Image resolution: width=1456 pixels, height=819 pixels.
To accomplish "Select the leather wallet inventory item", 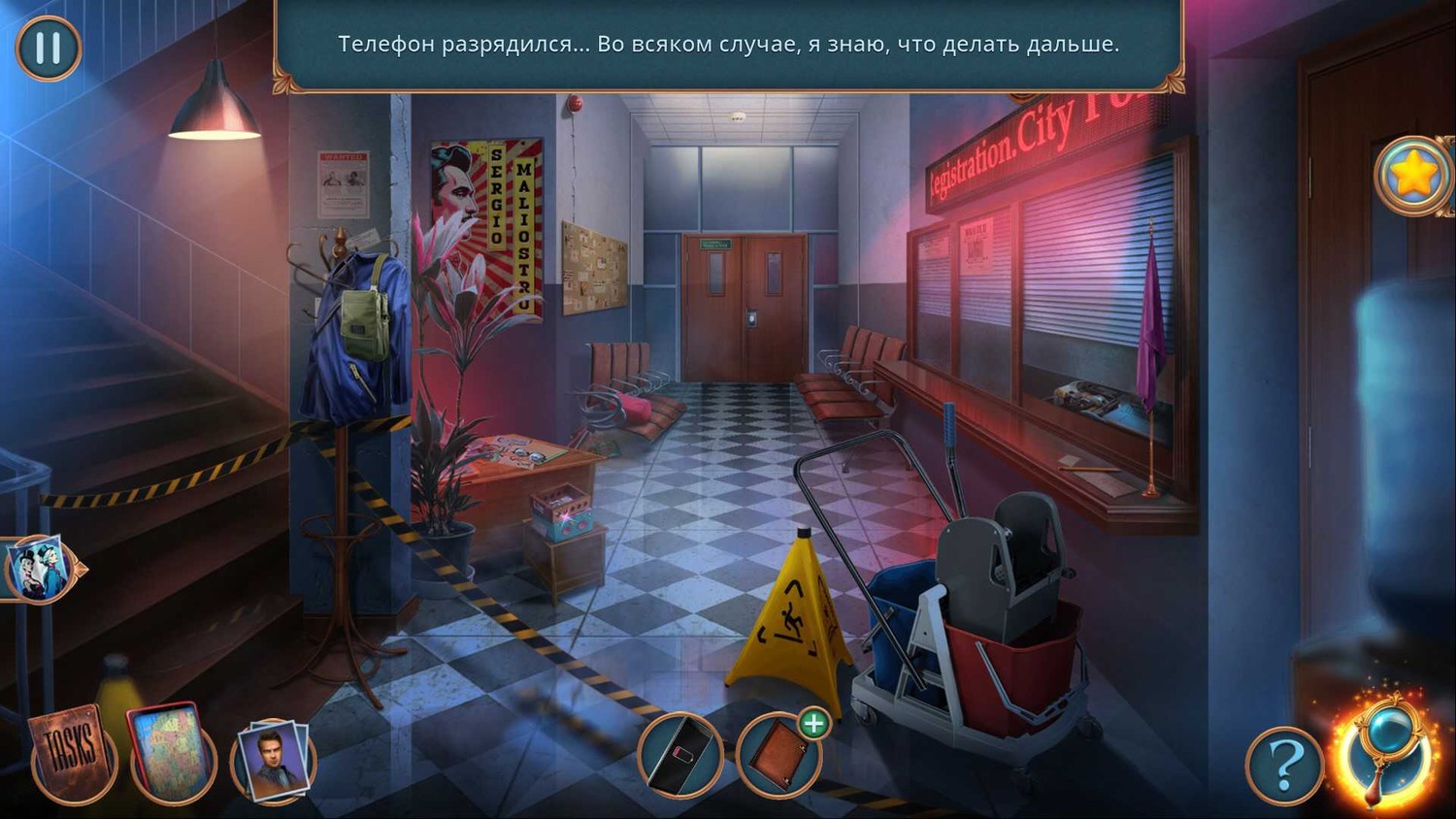I will click(x=778, y=757).
